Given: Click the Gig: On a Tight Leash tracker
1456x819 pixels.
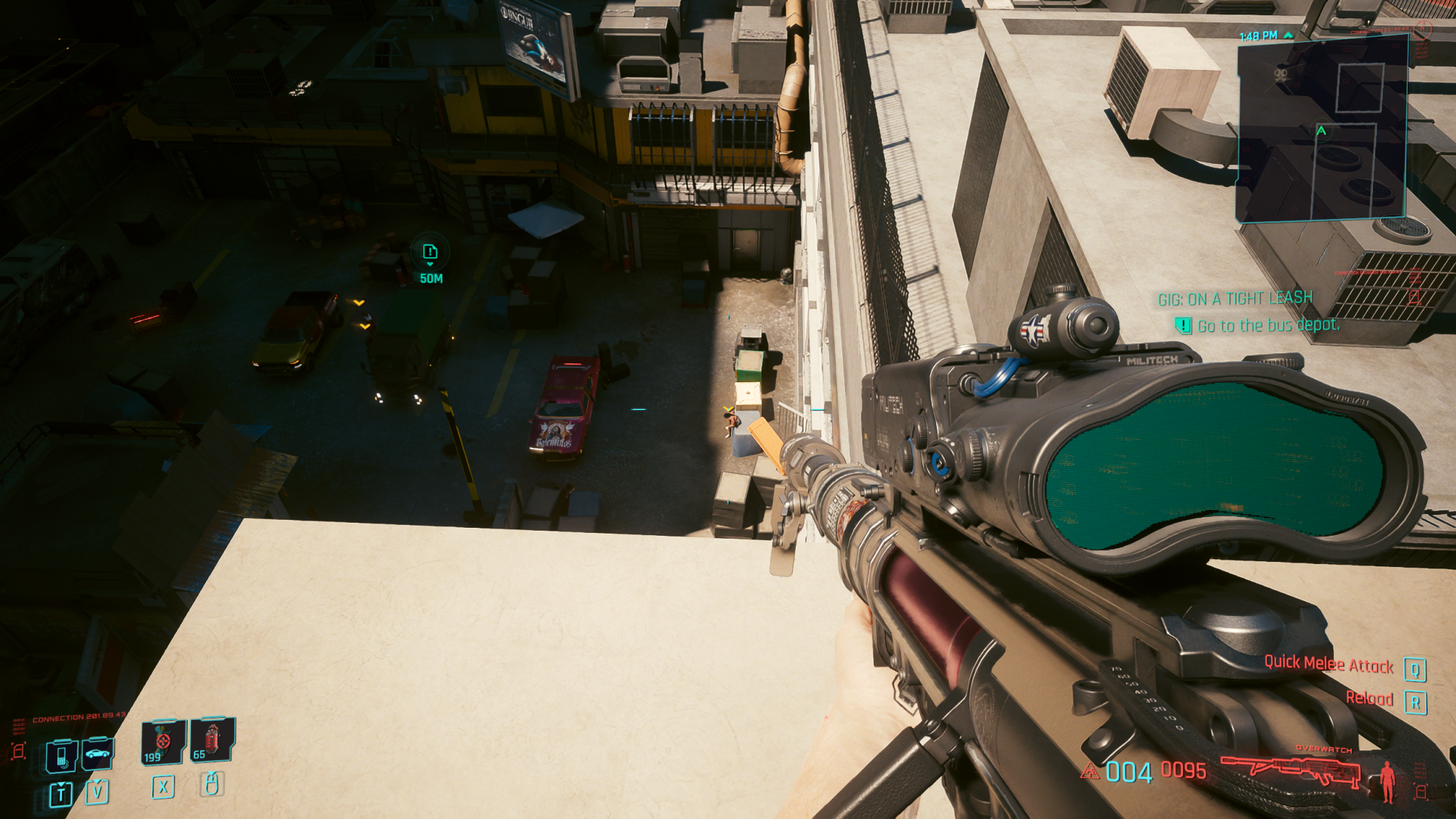Looking at the screenshot, I should click(1235, 298).
